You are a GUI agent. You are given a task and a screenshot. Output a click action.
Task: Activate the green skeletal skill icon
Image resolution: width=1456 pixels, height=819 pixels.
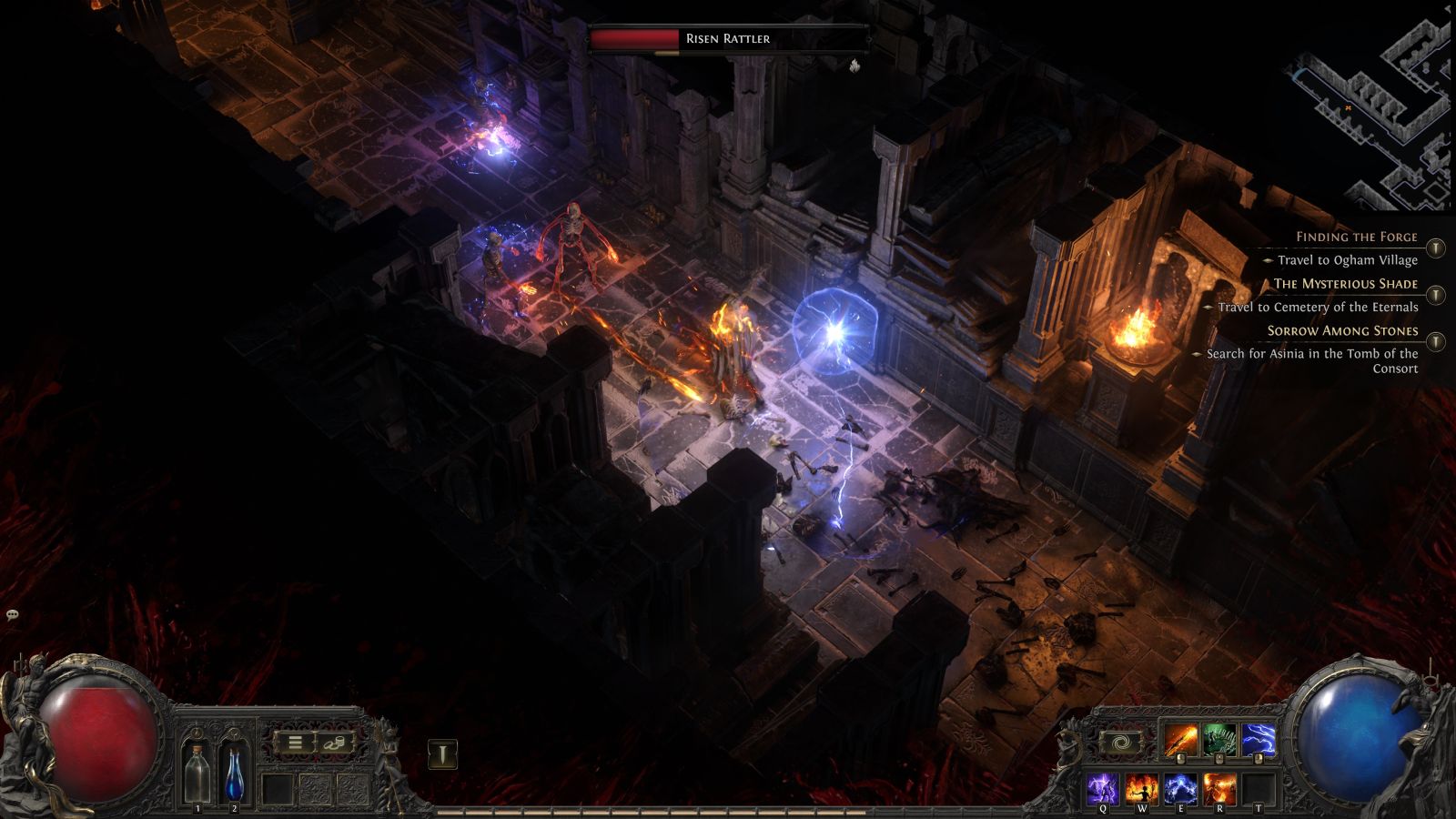point(1219,742)
